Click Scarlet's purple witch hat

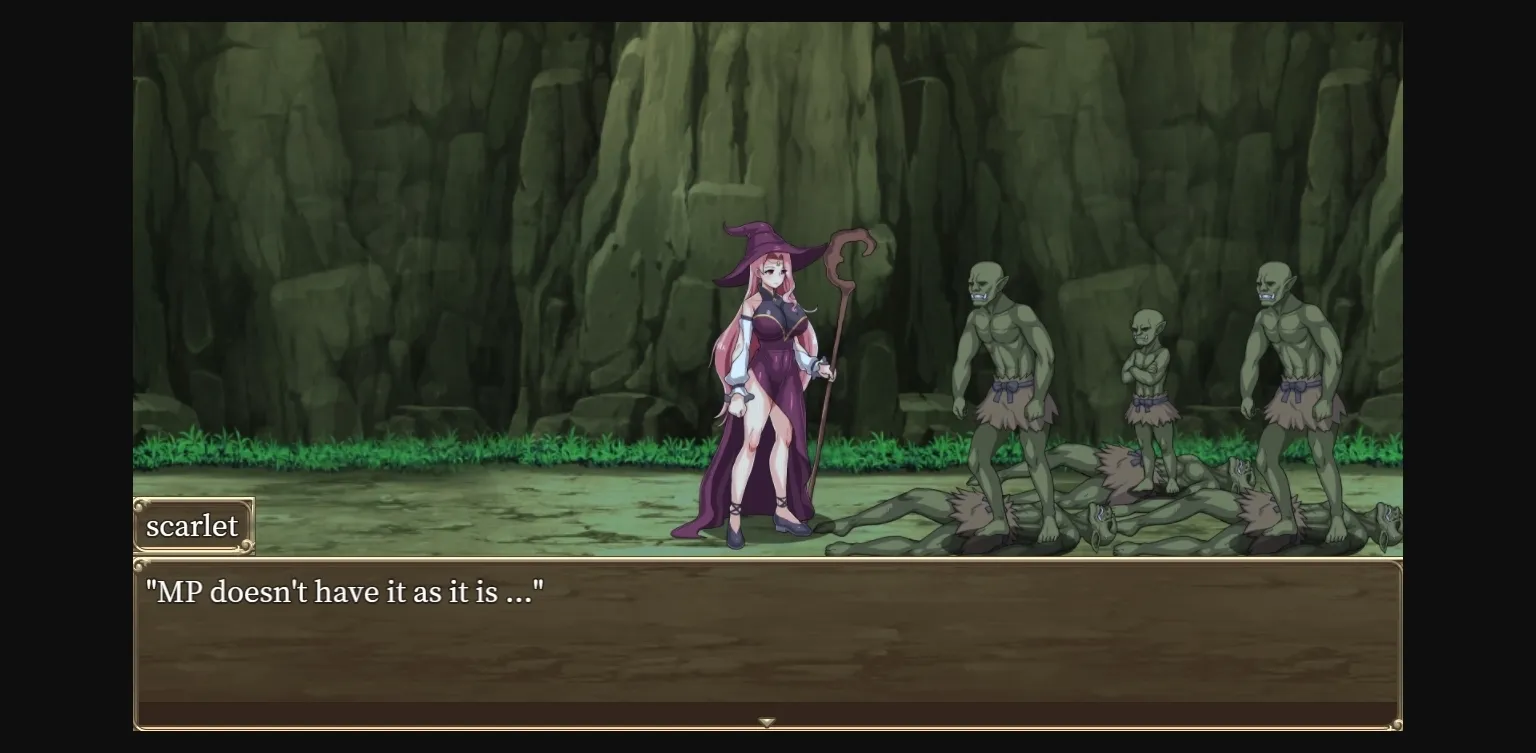pos(760,250)
